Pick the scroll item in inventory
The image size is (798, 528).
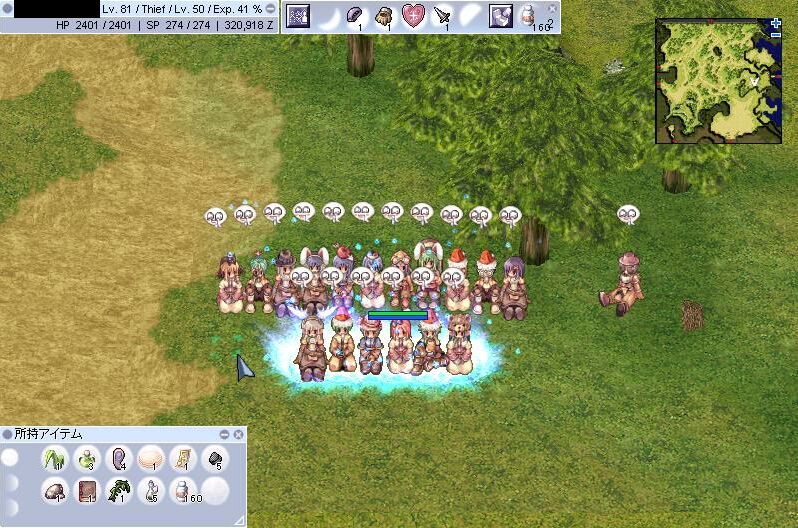click(x=182, y=459)
